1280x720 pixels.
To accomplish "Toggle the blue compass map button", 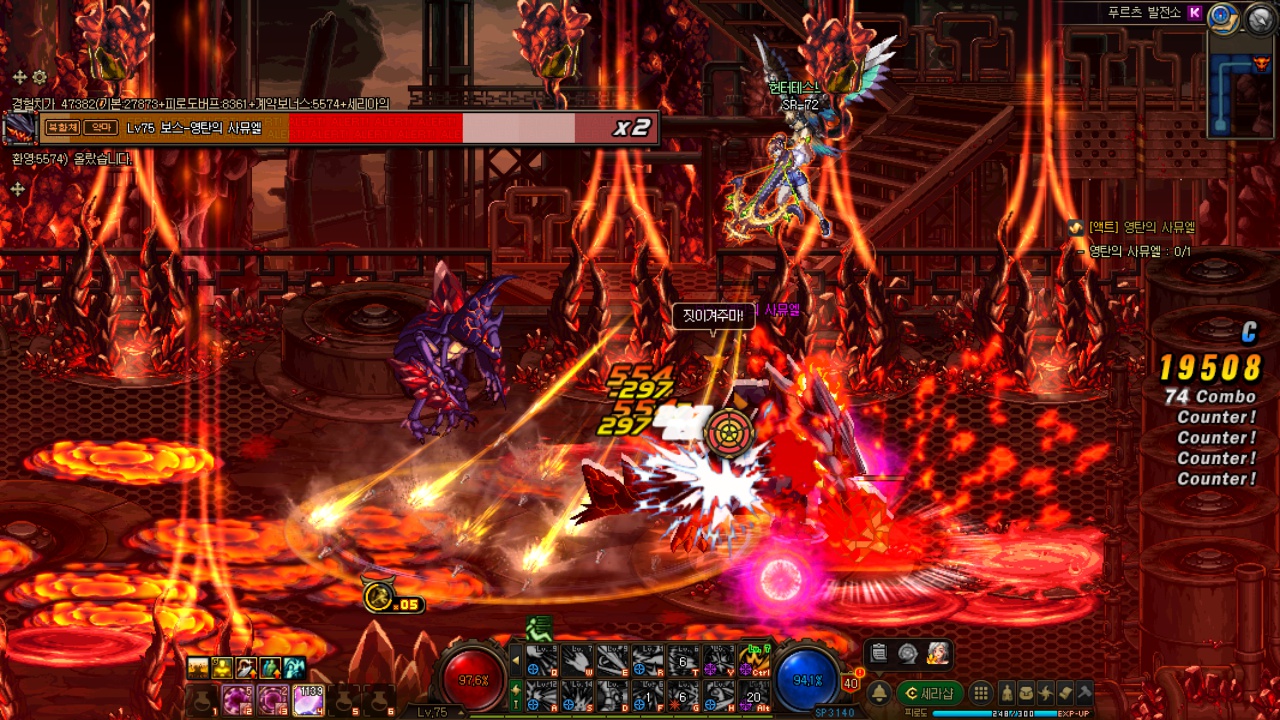I will tap(1222, 15).
